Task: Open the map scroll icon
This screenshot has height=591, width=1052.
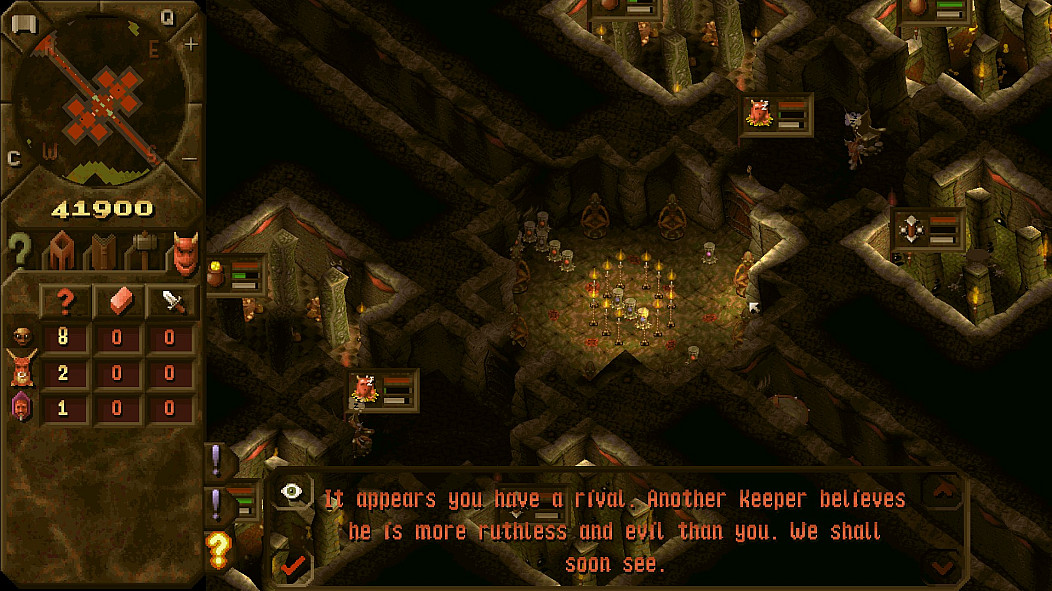Action: [24, 24]
